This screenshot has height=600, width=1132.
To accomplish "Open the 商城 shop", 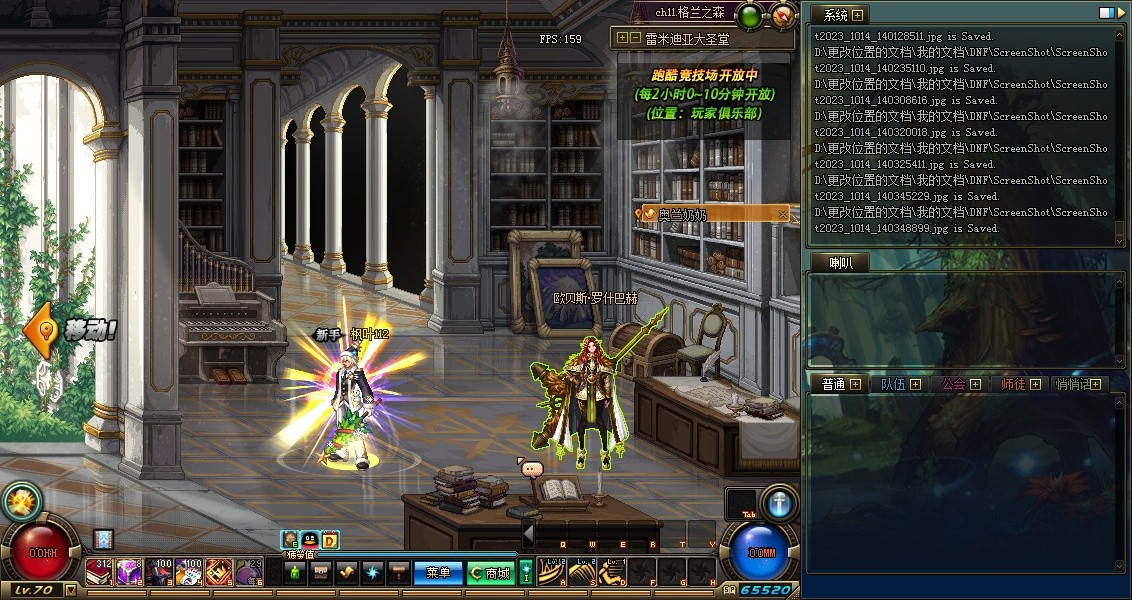I will coord(490,573).
